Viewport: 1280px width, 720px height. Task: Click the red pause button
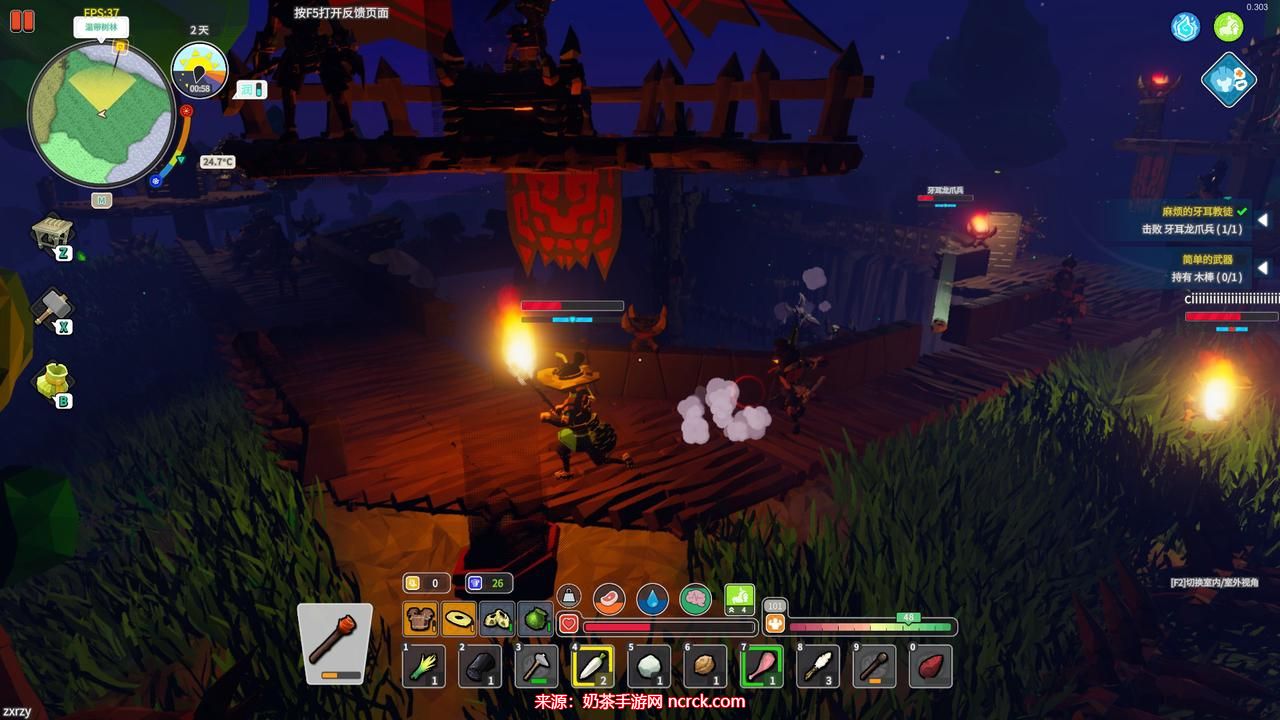click(x=22, y=20)
